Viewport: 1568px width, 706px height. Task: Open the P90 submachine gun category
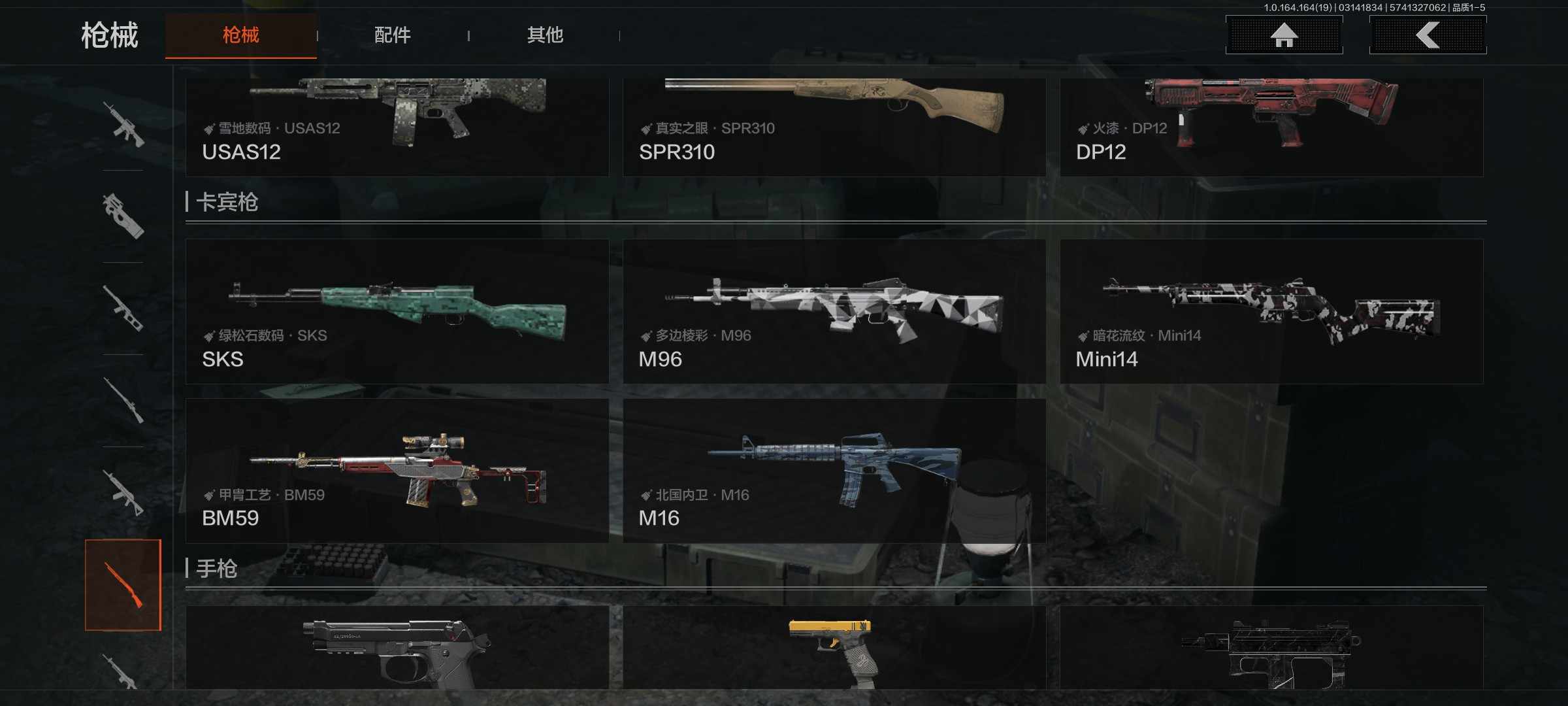123,216
